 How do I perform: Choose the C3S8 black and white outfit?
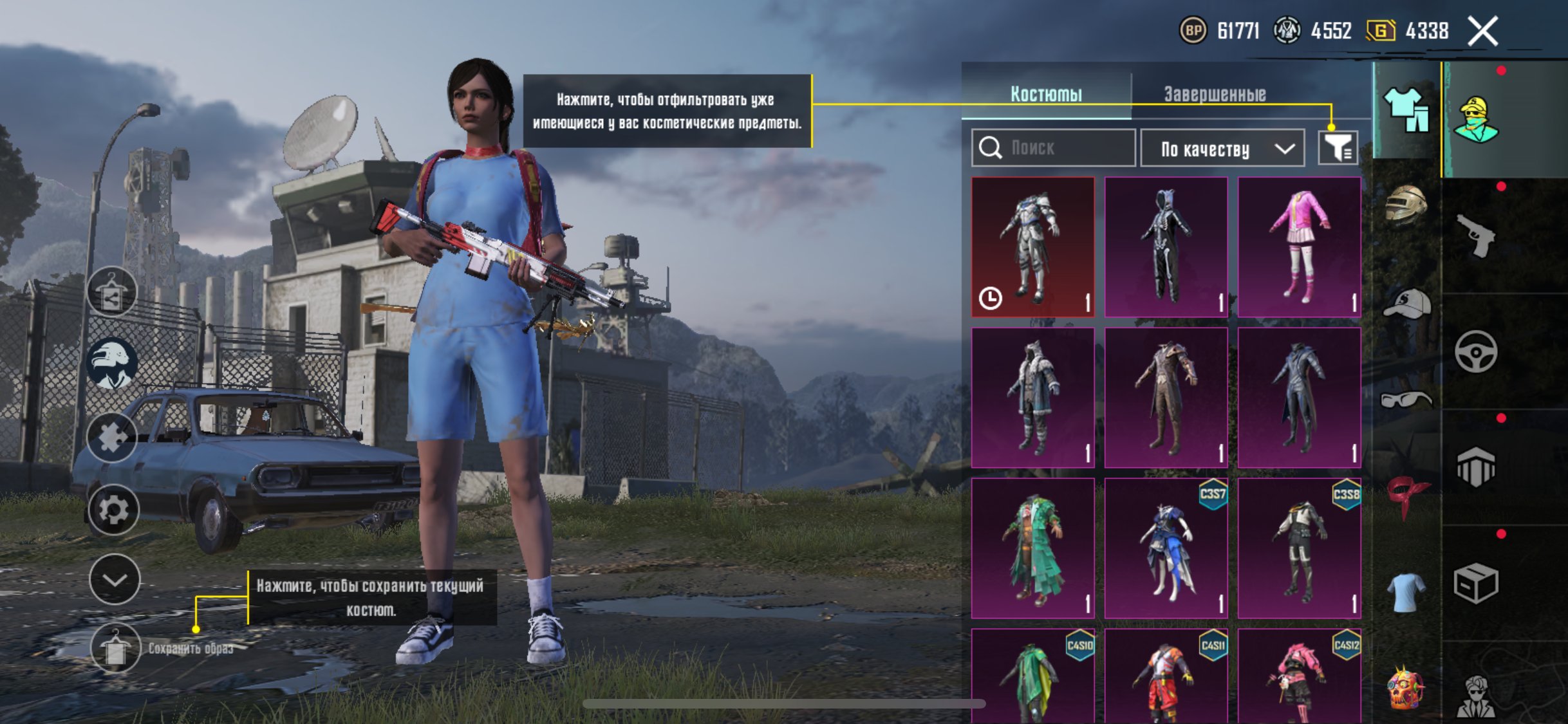click(x=1299, y=548)
